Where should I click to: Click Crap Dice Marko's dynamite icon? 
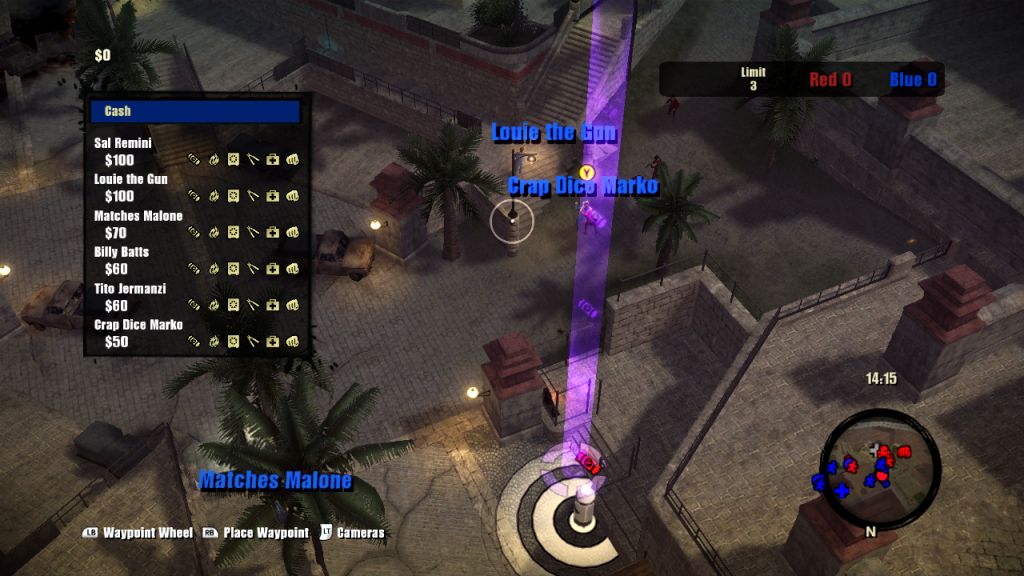193,342
